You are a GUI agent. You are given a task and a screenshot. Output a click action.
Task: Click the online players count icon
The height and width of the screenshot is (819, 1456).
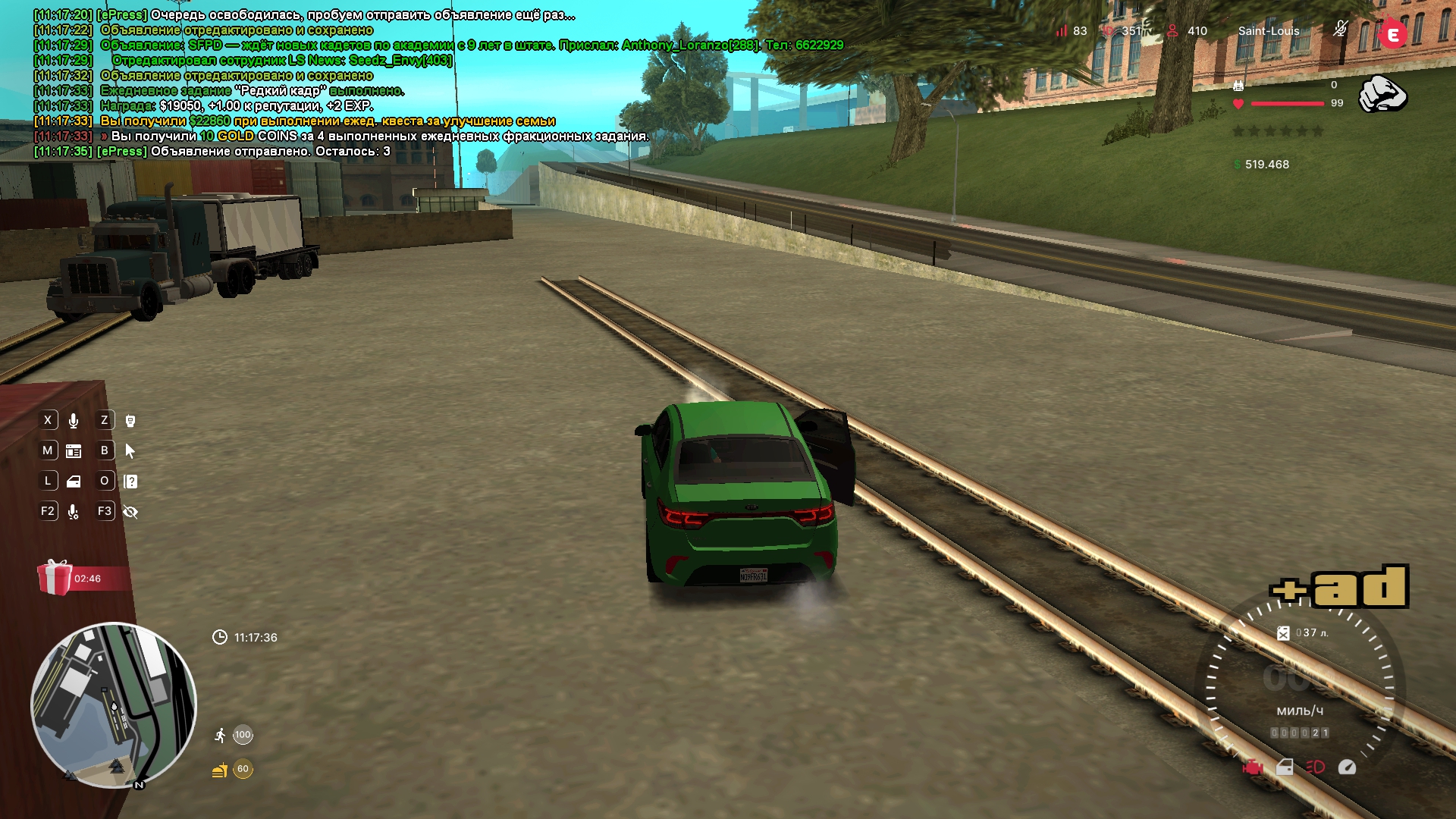click(x=1172, y=31)
